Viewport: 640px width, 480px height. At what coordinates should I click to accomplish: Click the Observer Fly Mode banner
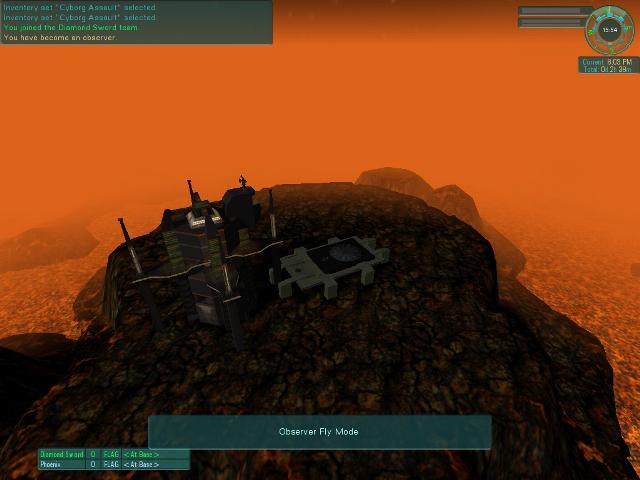(x=319, y=432)
